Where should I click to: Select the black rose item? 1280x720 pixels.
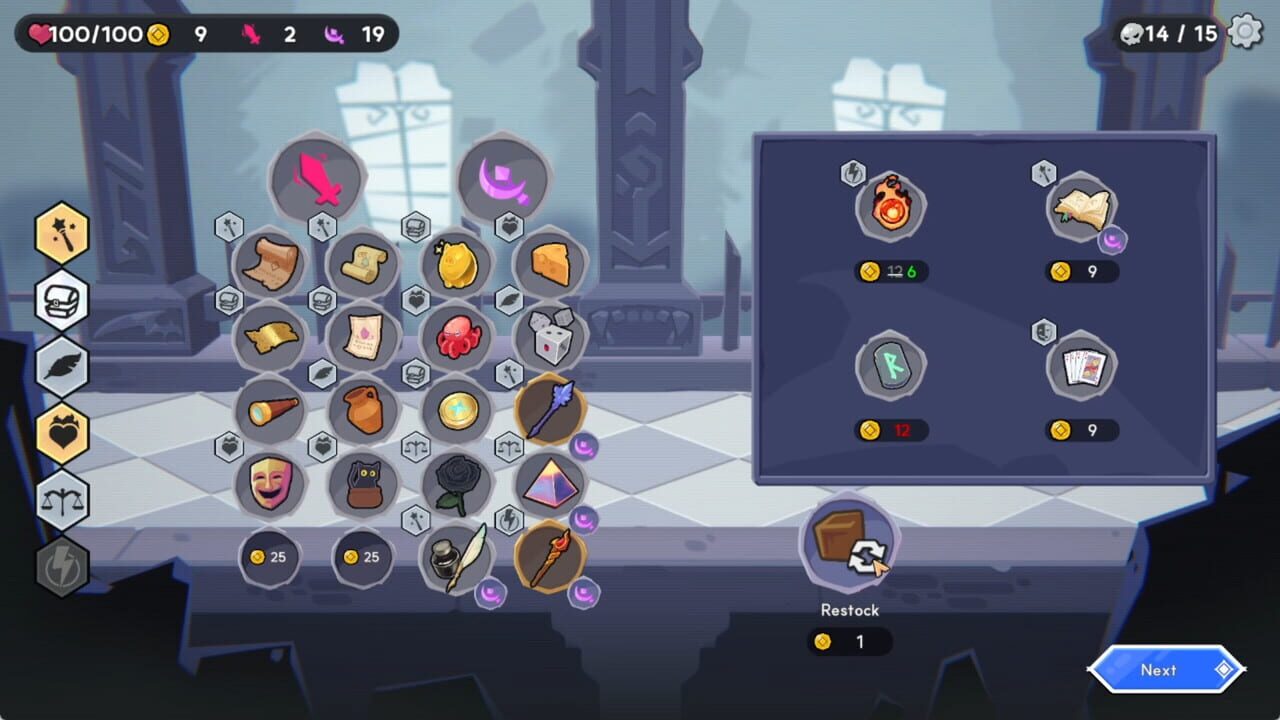(457, 485)
